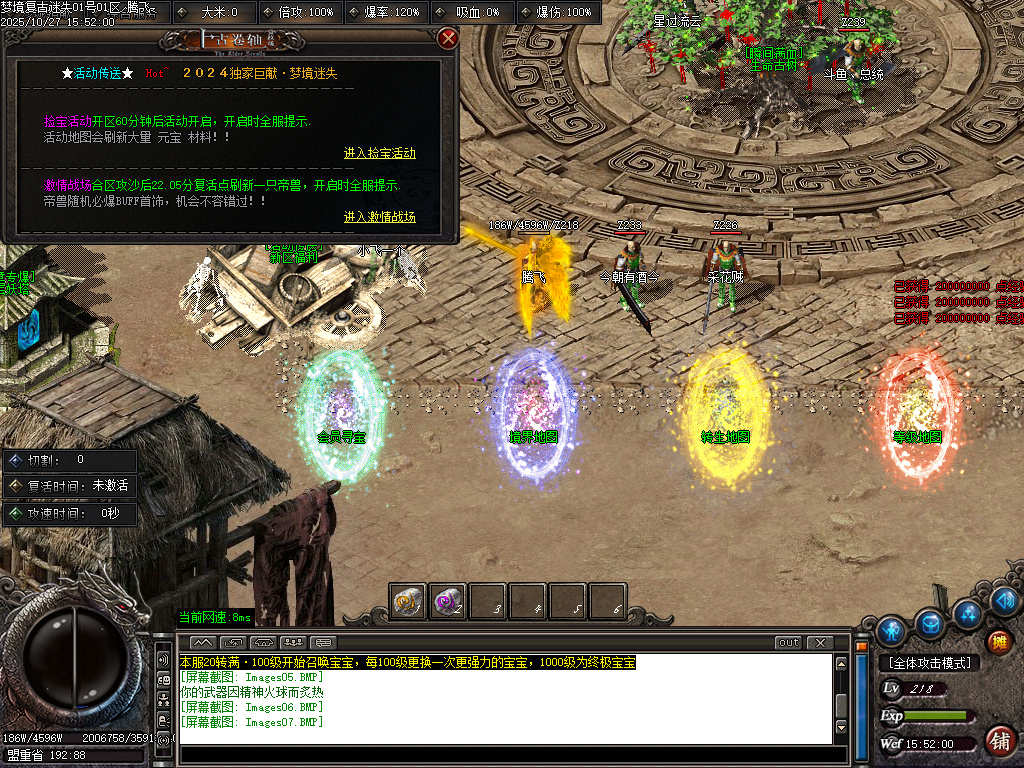The image size is (1024, 768).
Task: Close the ancient scroll activity panel
Action: point(448,39)
